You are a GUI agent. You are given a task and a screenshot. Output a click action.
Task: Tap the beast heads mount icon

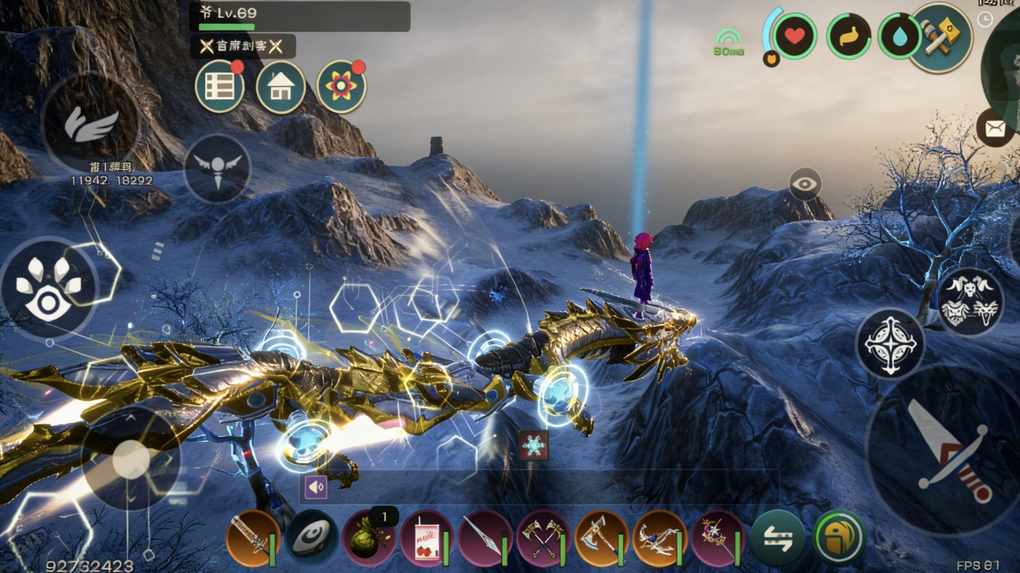970,301
